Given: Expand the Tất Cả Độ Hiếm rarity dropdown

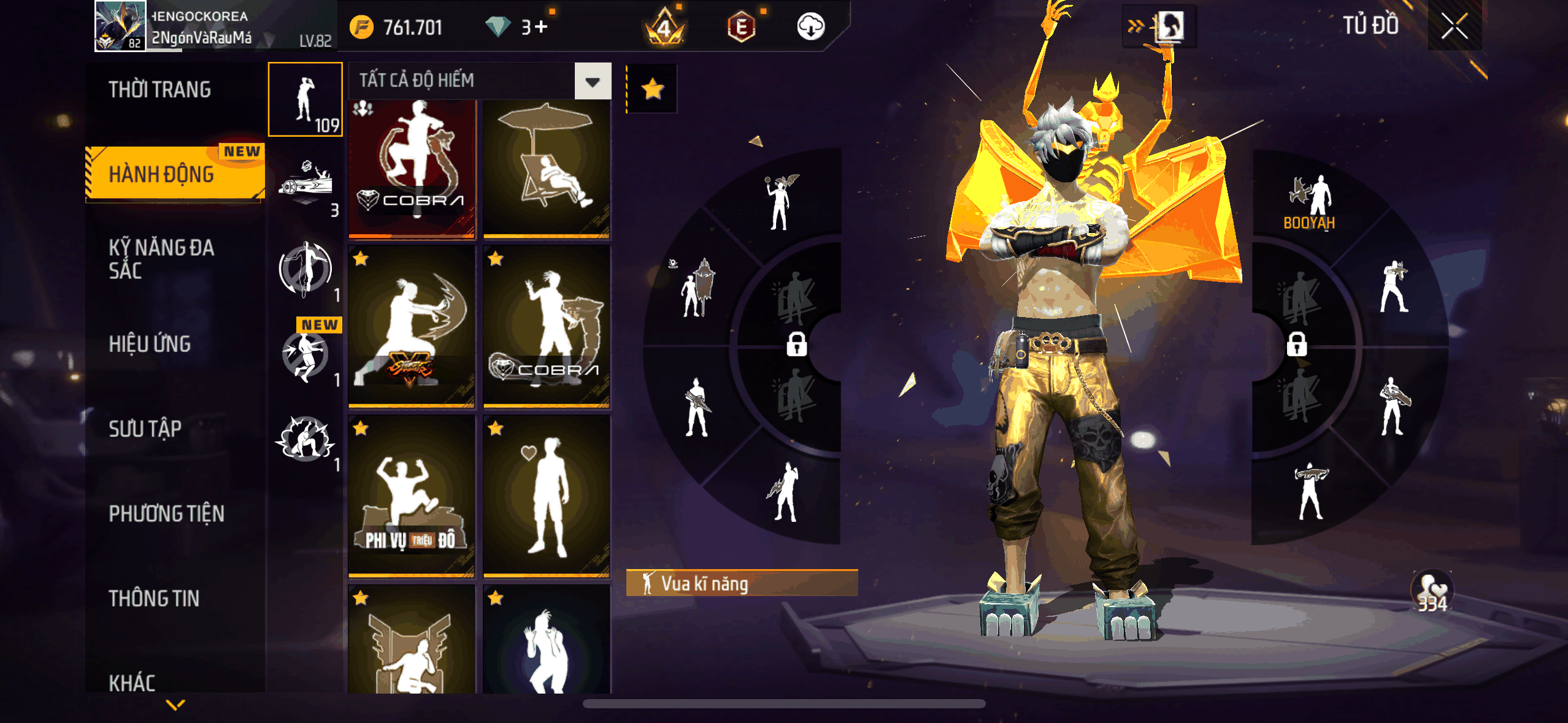Looking at the screenshot, I should coord(592,81).
